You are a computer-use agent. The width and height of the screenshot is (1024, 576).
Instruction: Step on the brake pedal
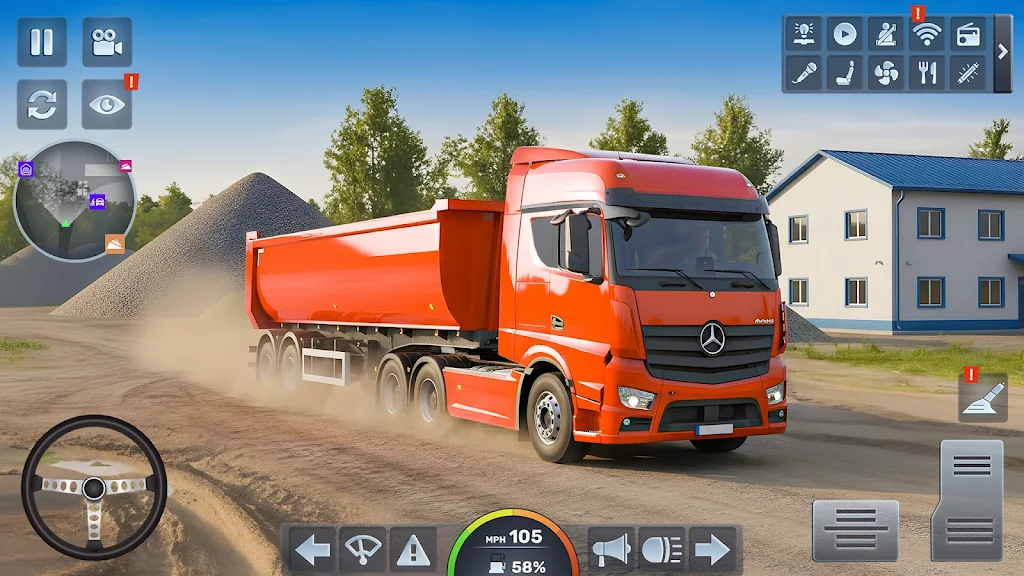tap(855, 530)
